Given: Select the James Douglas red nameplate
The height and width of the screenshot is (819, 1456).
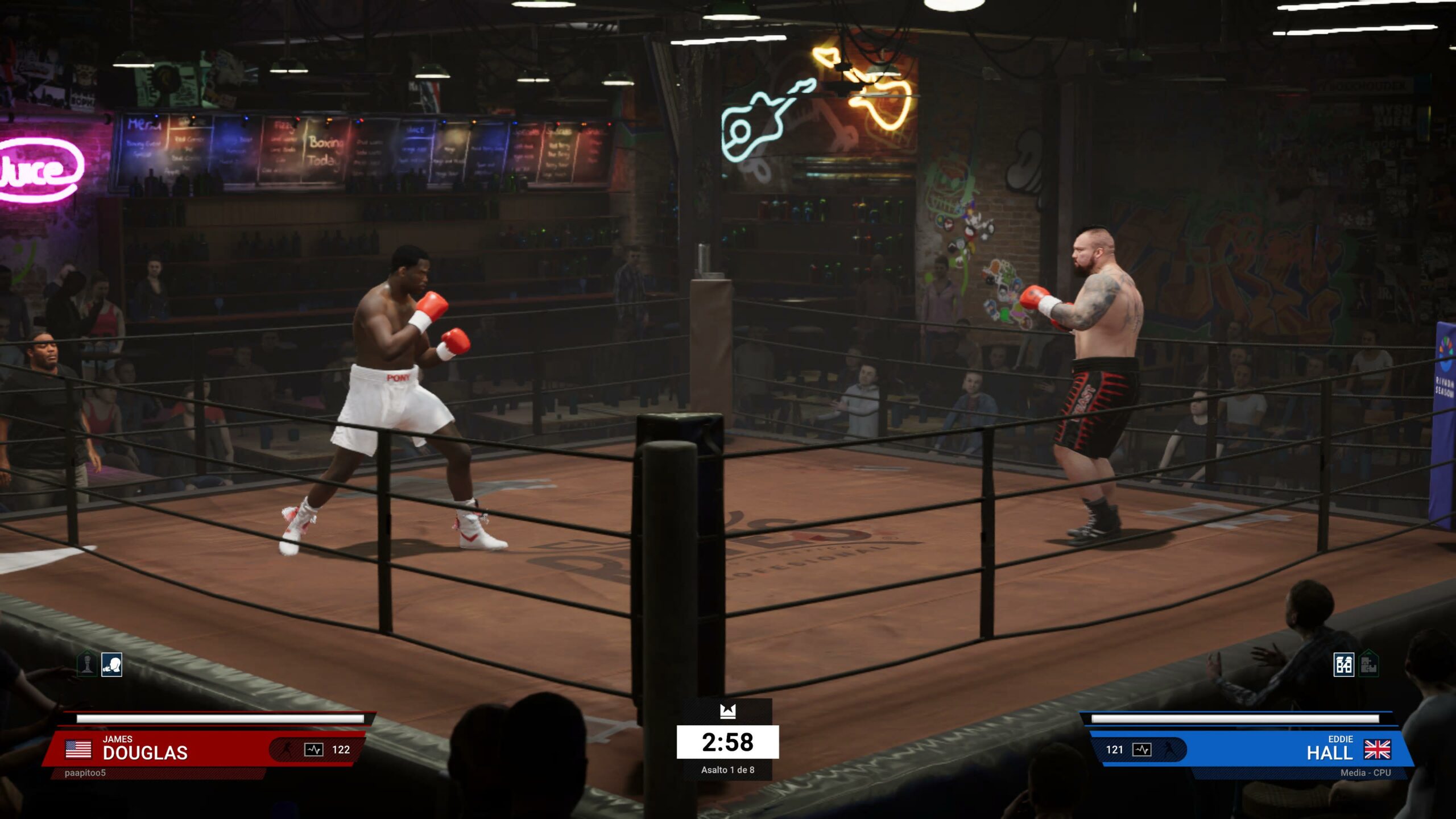Looking at the screenshot, I should tap(171, 748).
